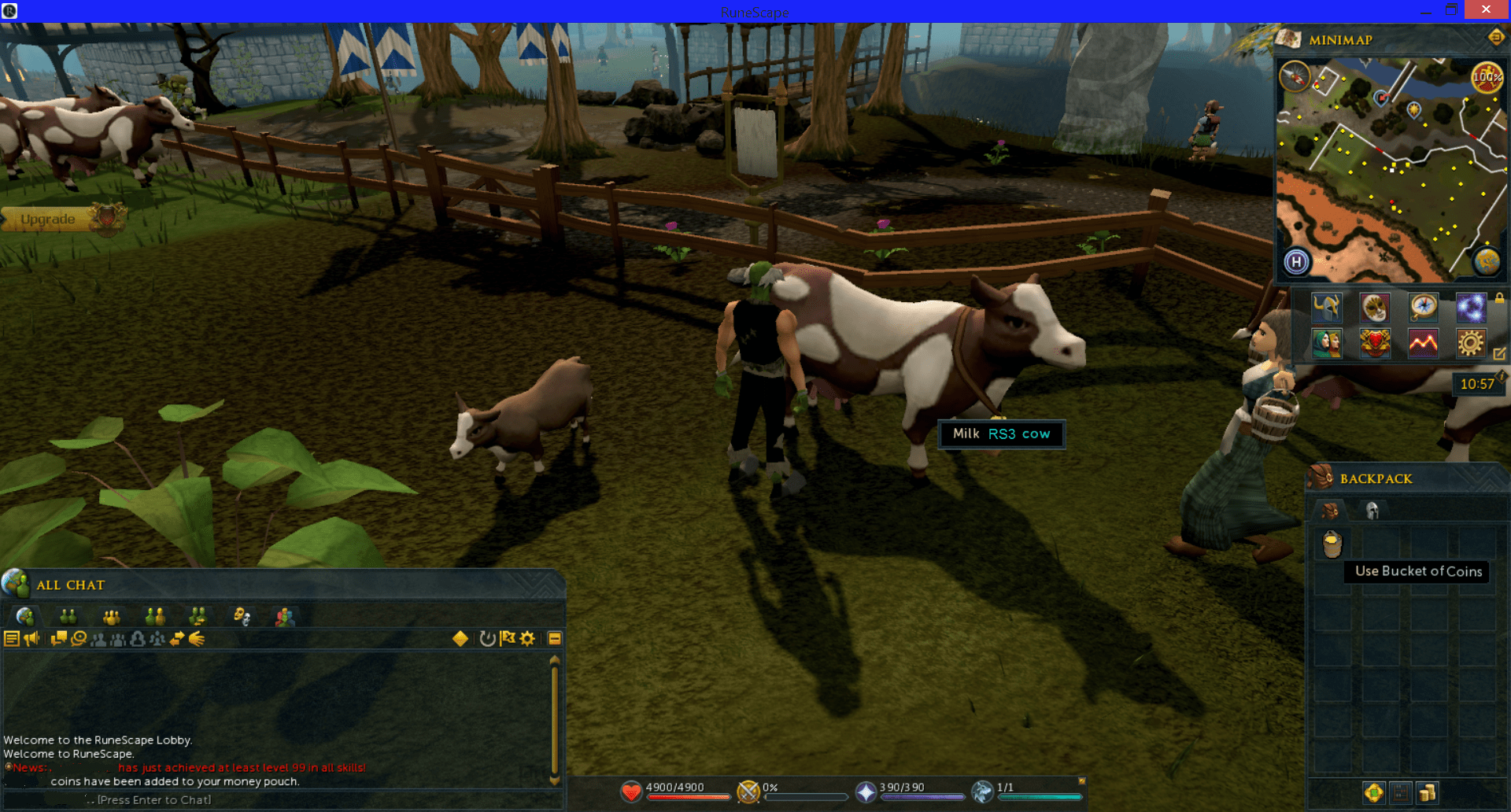Switch to the Friends chat tab

click(67, 616)
